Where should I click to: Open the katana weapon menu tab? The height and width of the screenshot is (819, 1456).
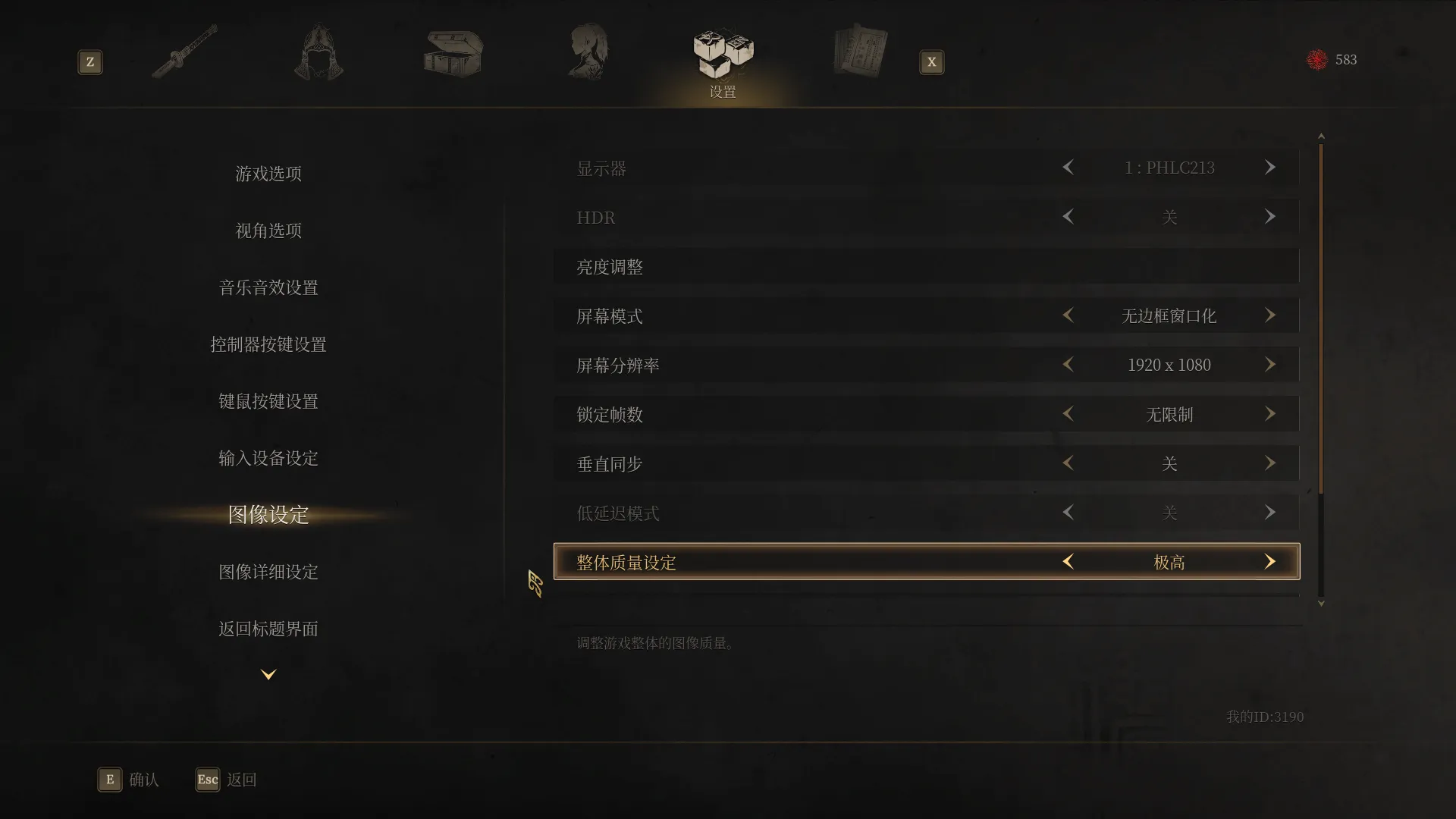(x=184, y=51)
